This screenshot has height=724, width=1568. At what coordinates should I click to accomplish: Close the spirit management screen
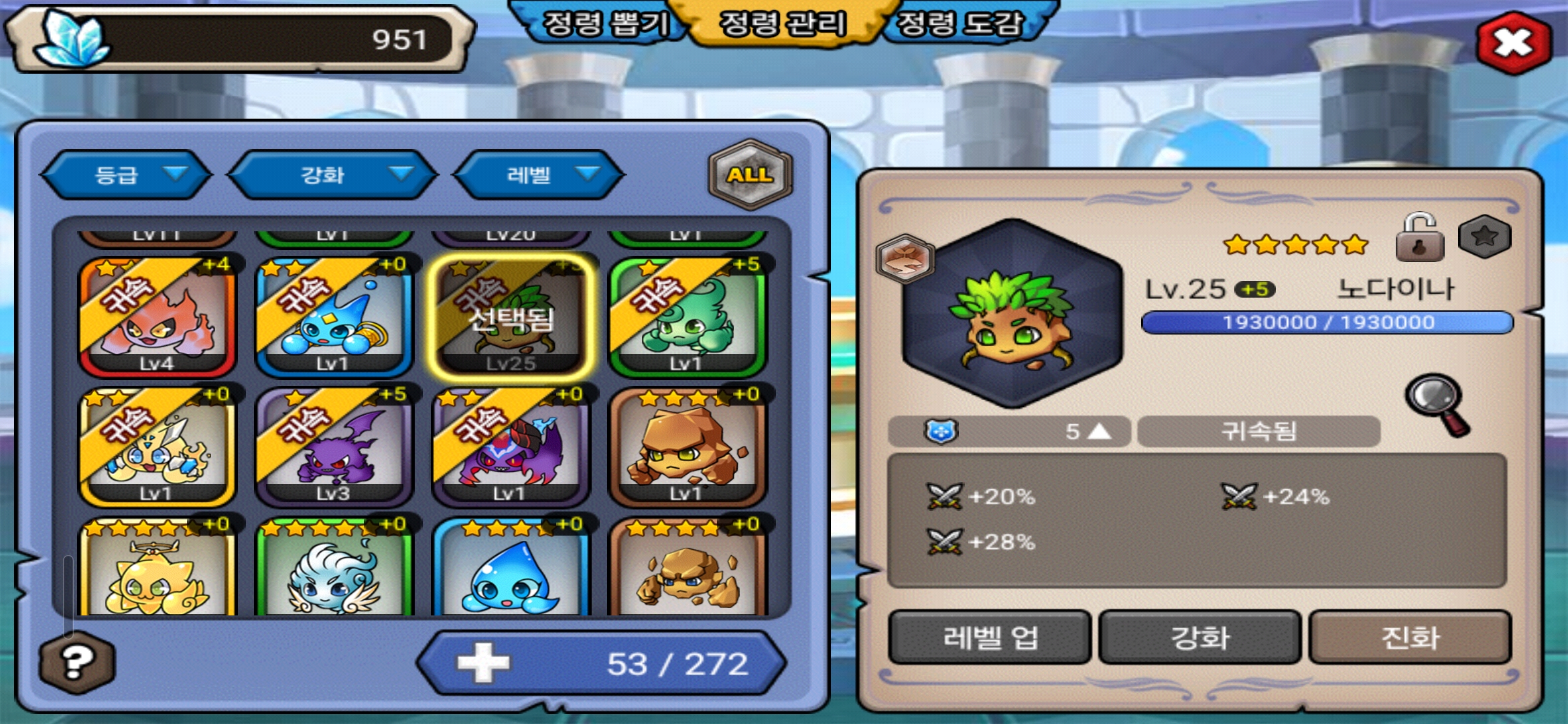point(1514,43)
